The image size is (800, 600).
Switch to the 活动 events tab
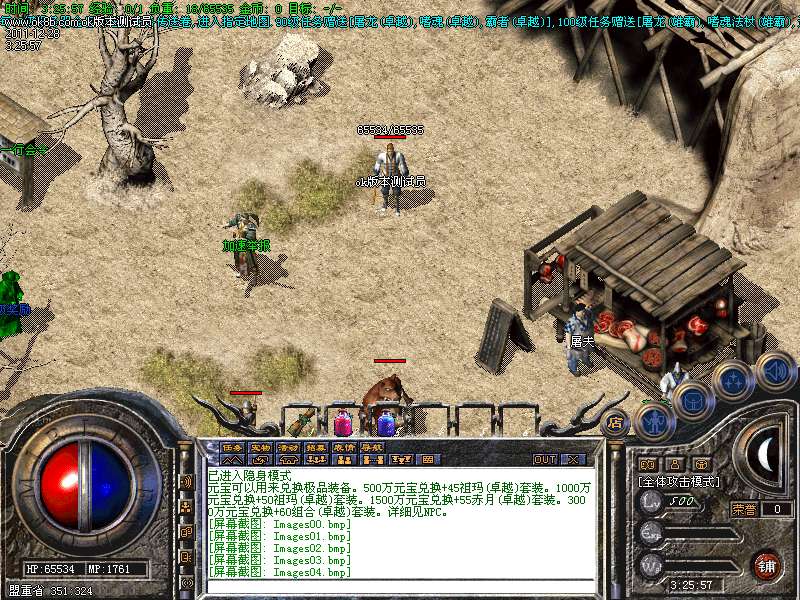pyautogui.click(x=288, y=447)
